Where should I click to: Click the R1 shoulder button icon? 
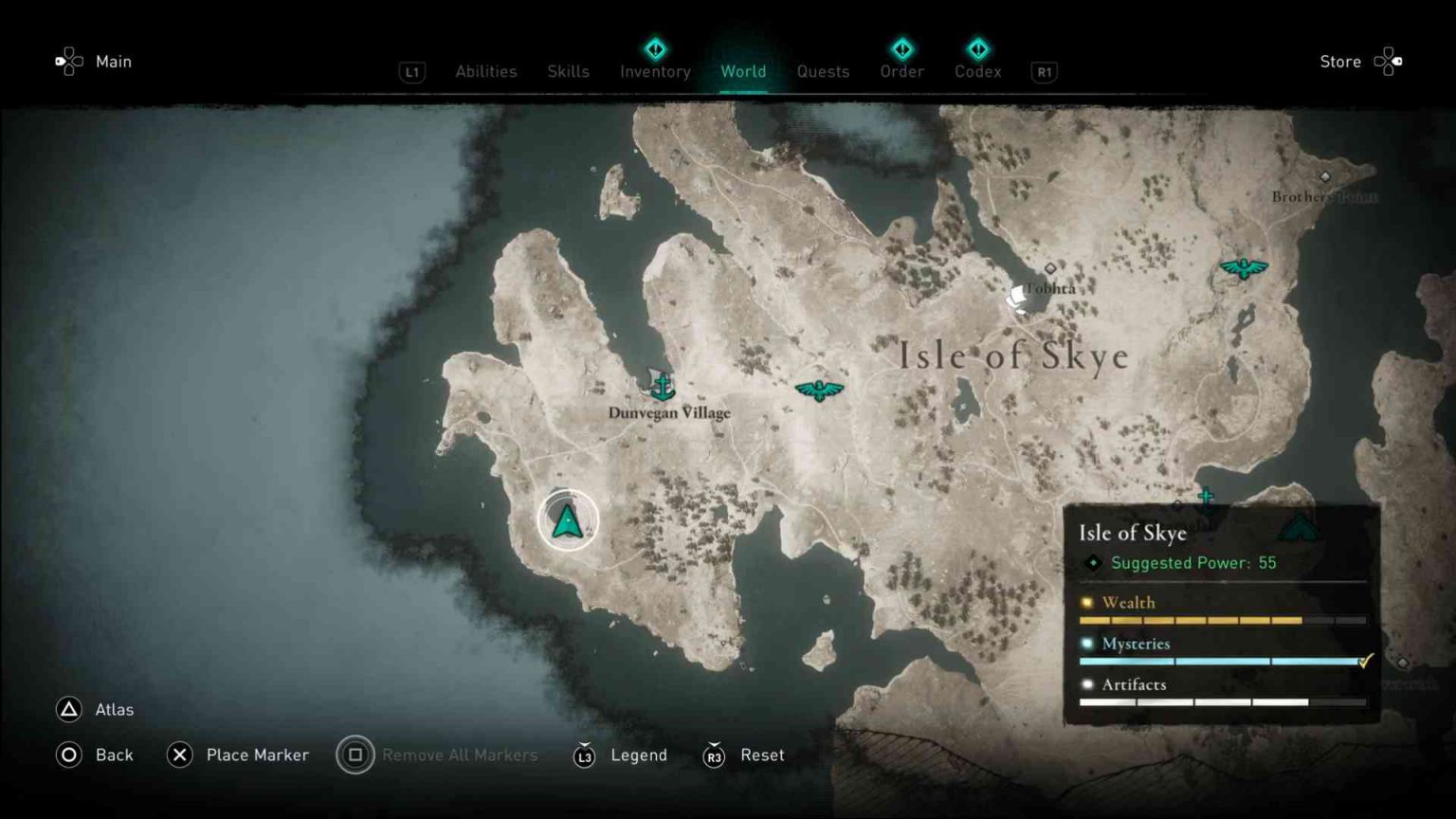point(1044,71)
